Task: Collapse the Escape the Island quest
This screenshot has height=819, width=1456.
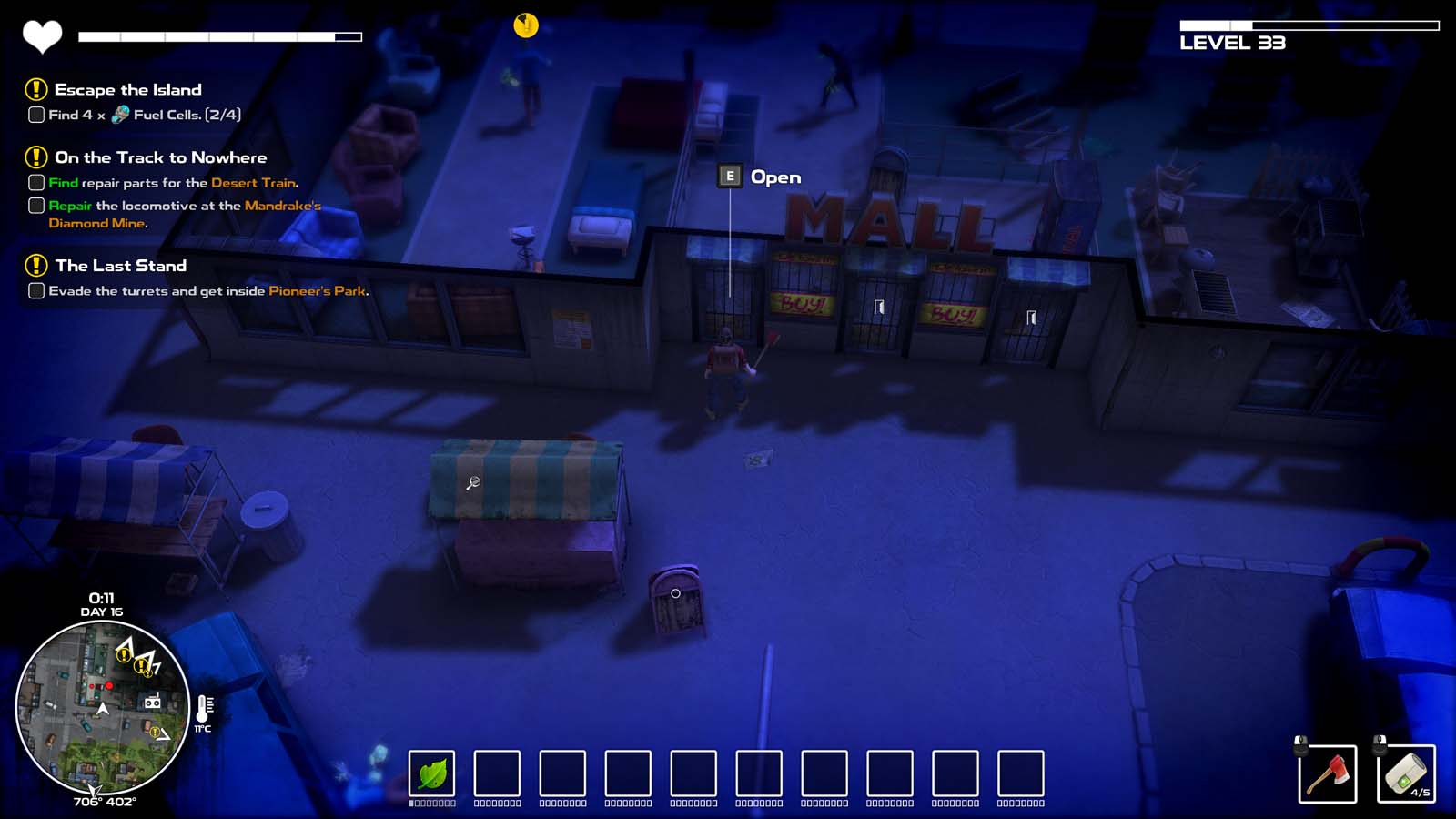Action: coord(35,89)
